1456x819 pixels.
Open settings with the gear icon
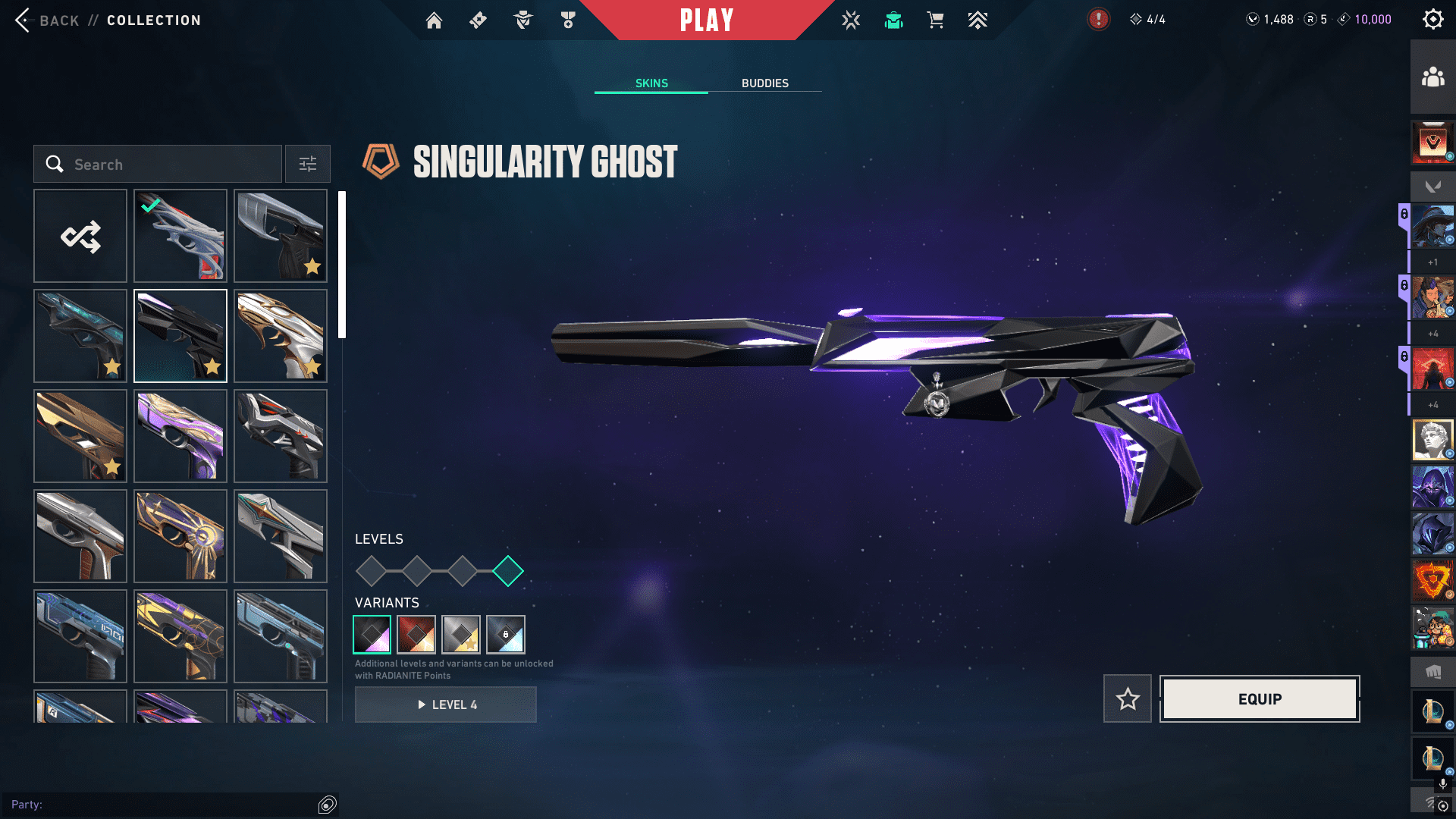pos(1432,20)
